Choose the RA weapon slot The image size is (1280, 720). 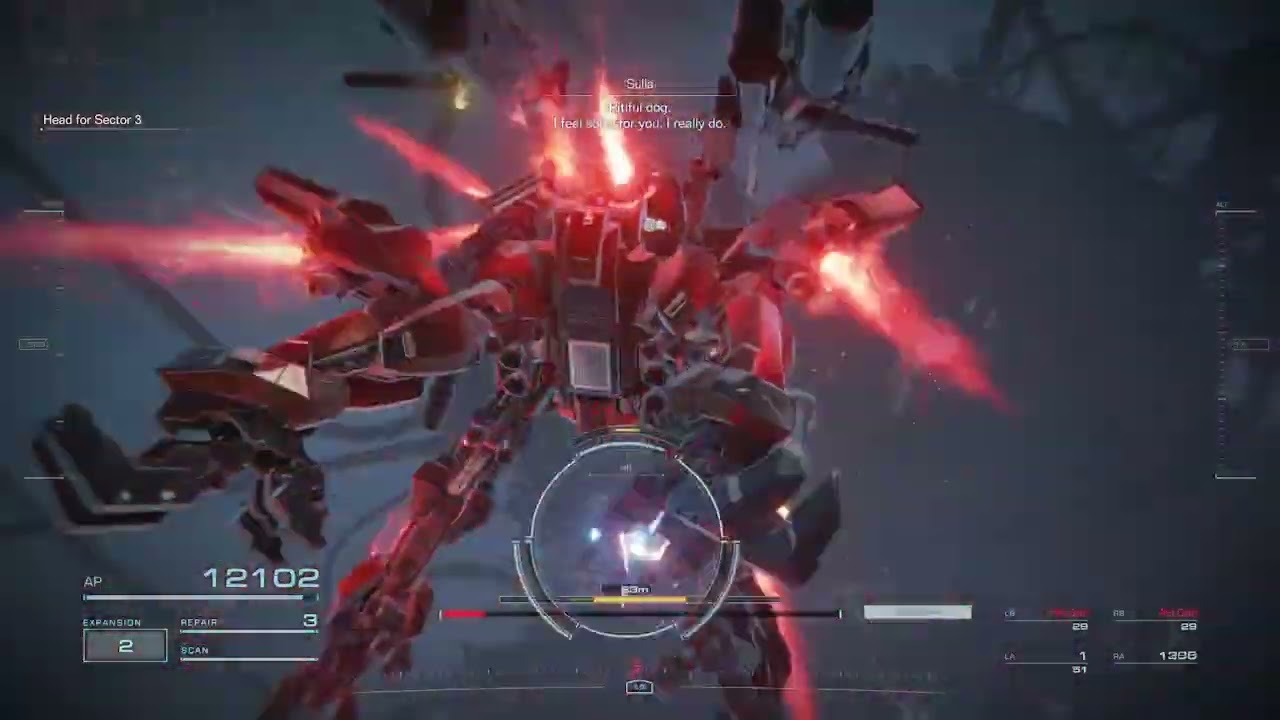[1156, 657]
